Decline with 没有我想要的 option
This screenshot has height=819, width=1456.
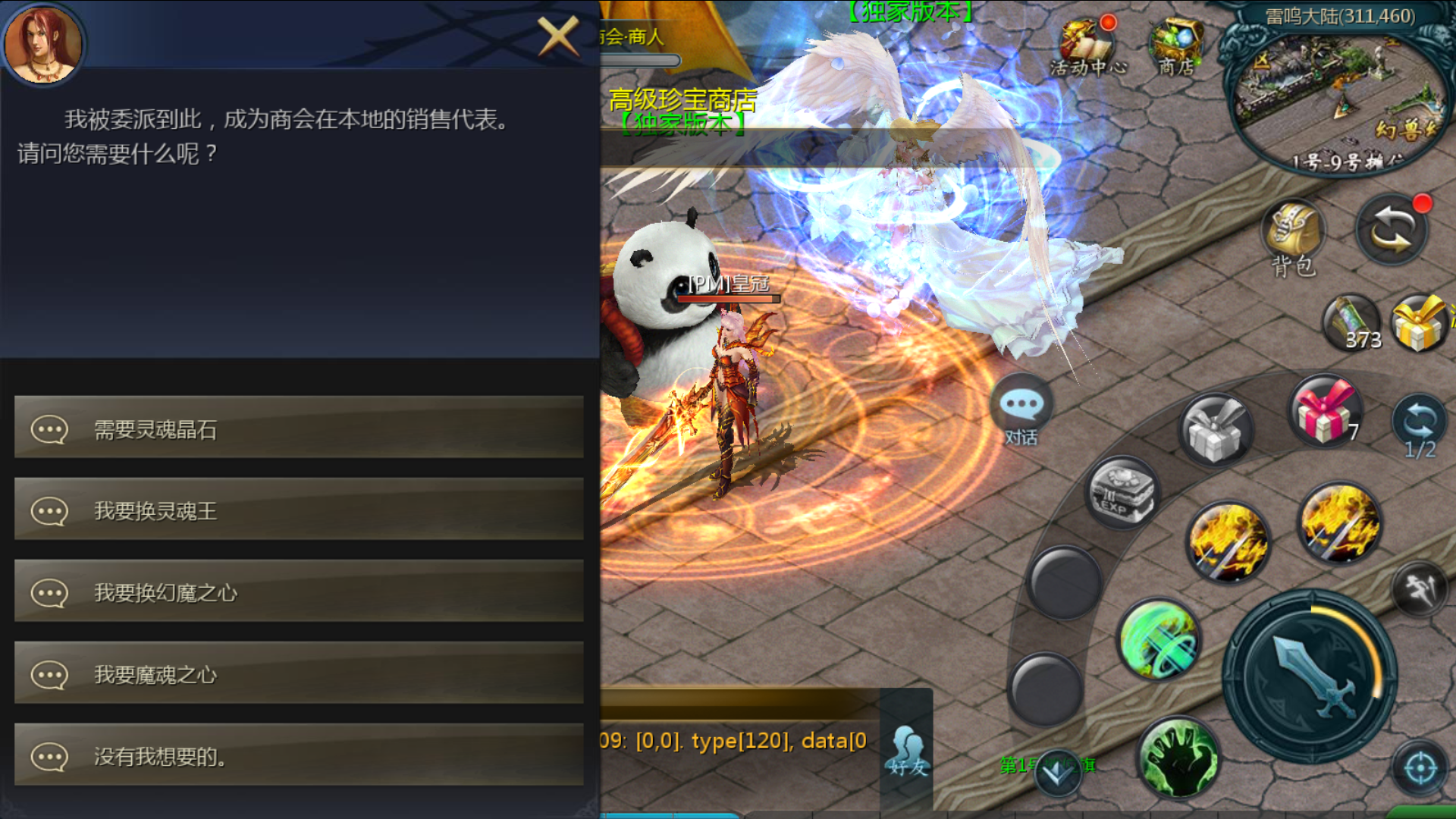click(x=299, y=756)
